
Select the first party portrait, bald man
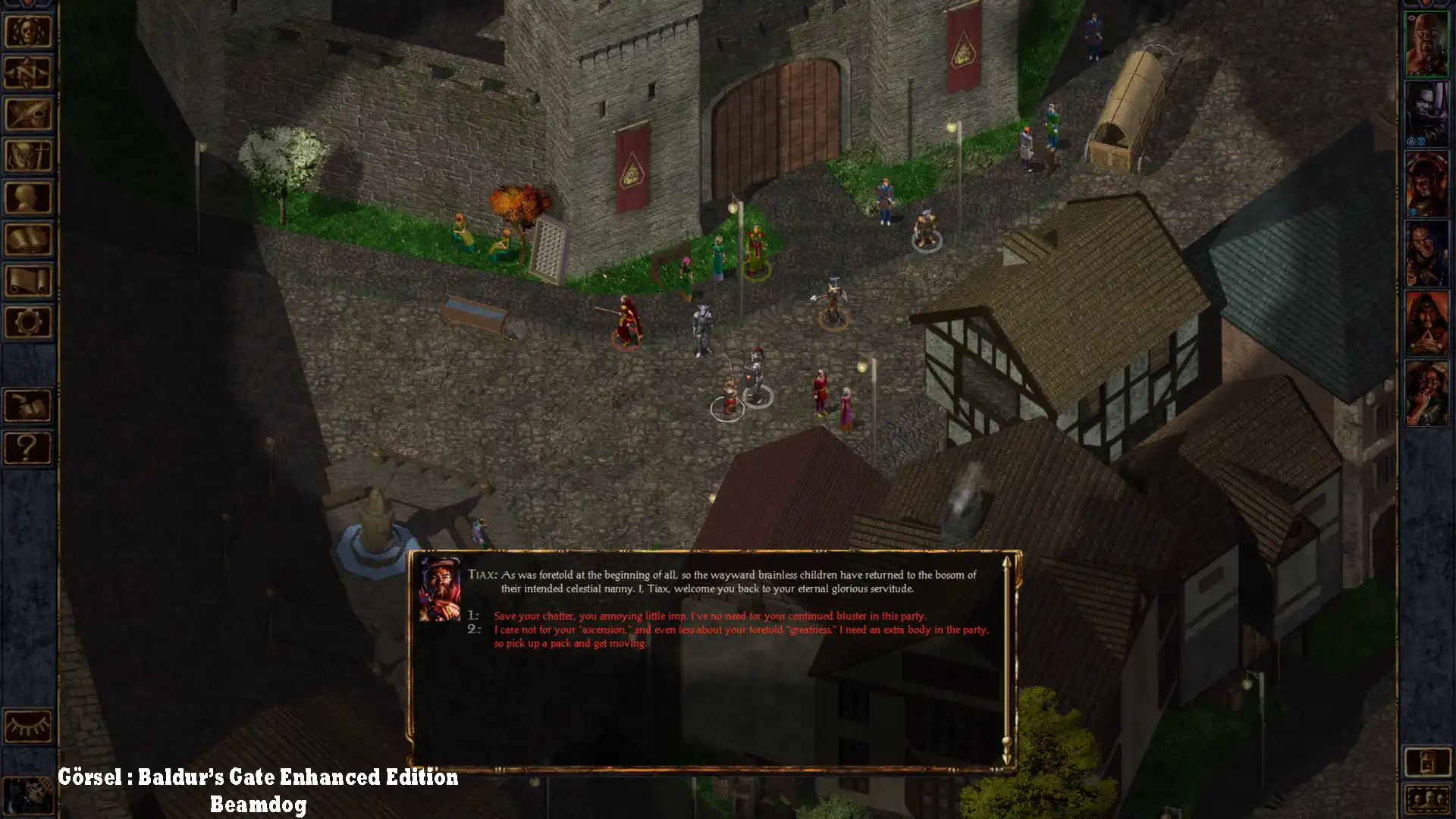(x=1426, y=44)
